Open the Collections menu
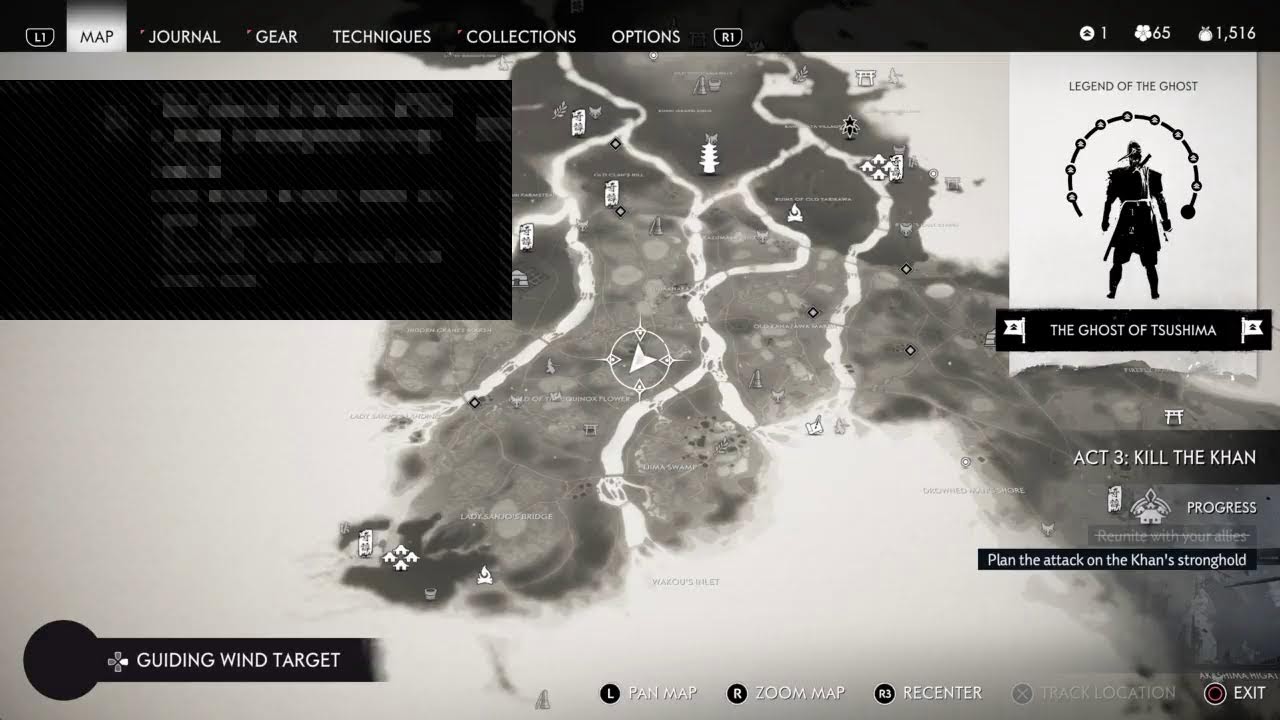The image size is (1280, 720). pos(520,36)
